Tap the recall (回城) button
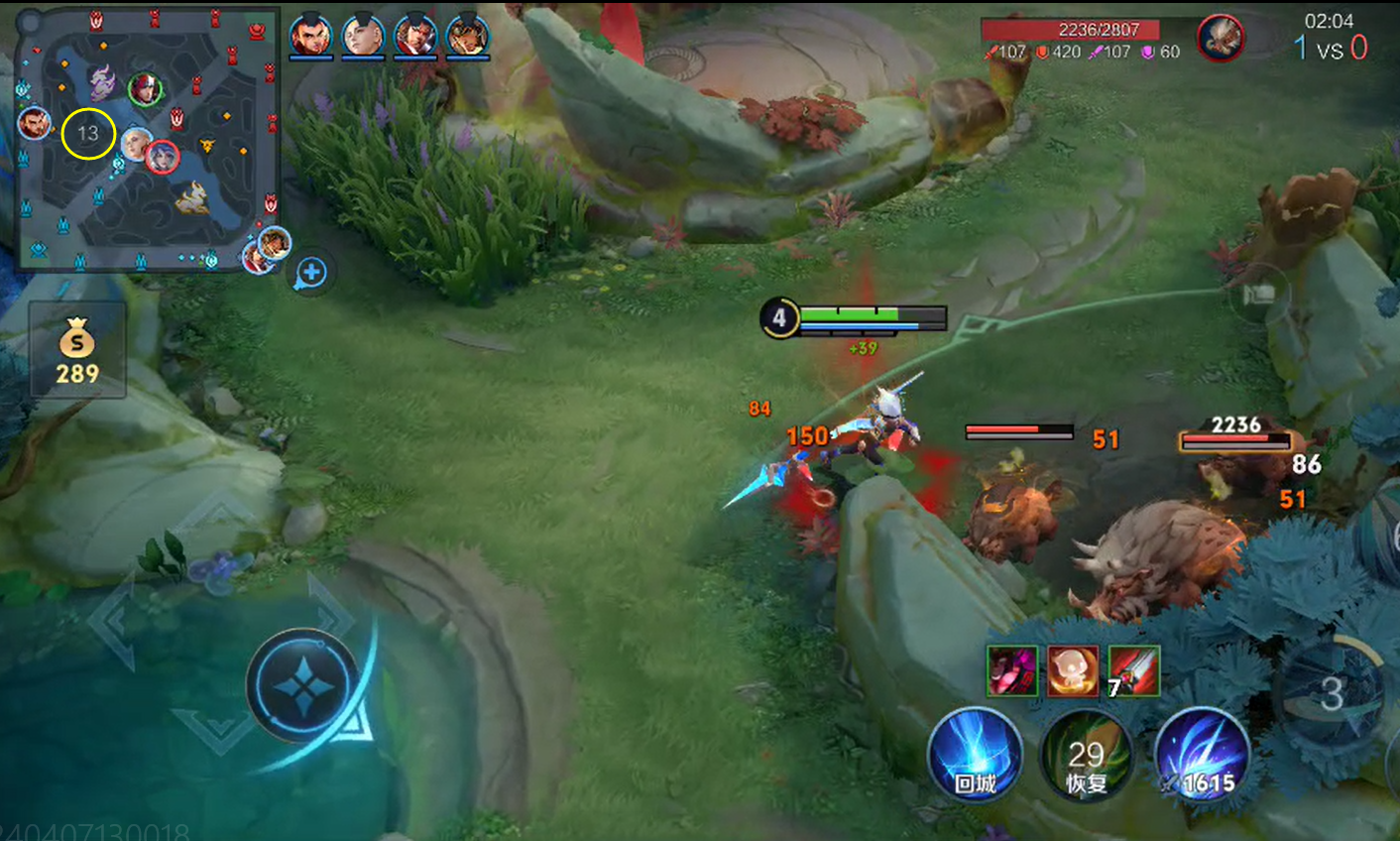The image size is (1400, 841). click(x=975, y=756)
